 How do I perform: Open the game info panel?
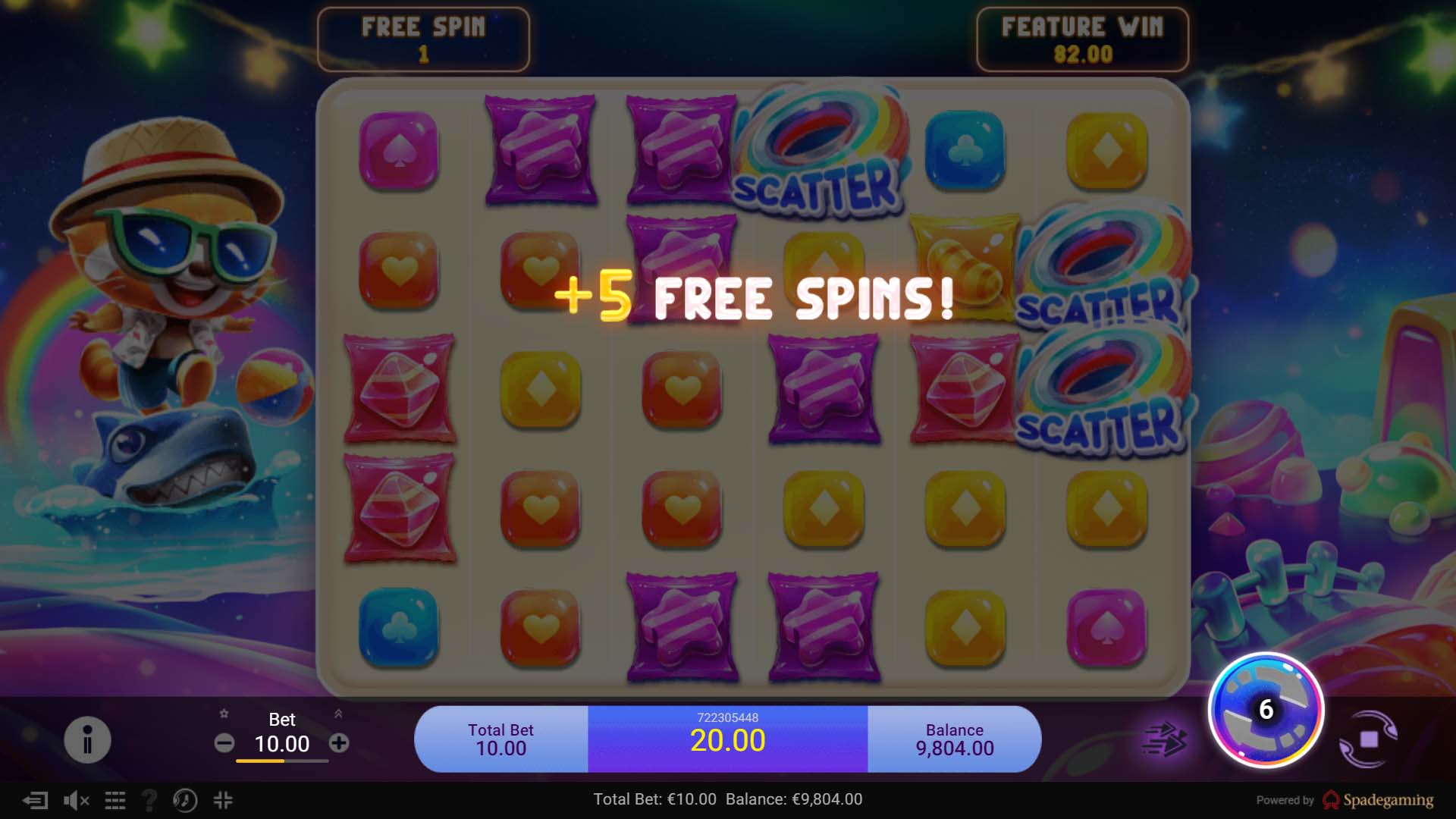(x=86, y=738)
